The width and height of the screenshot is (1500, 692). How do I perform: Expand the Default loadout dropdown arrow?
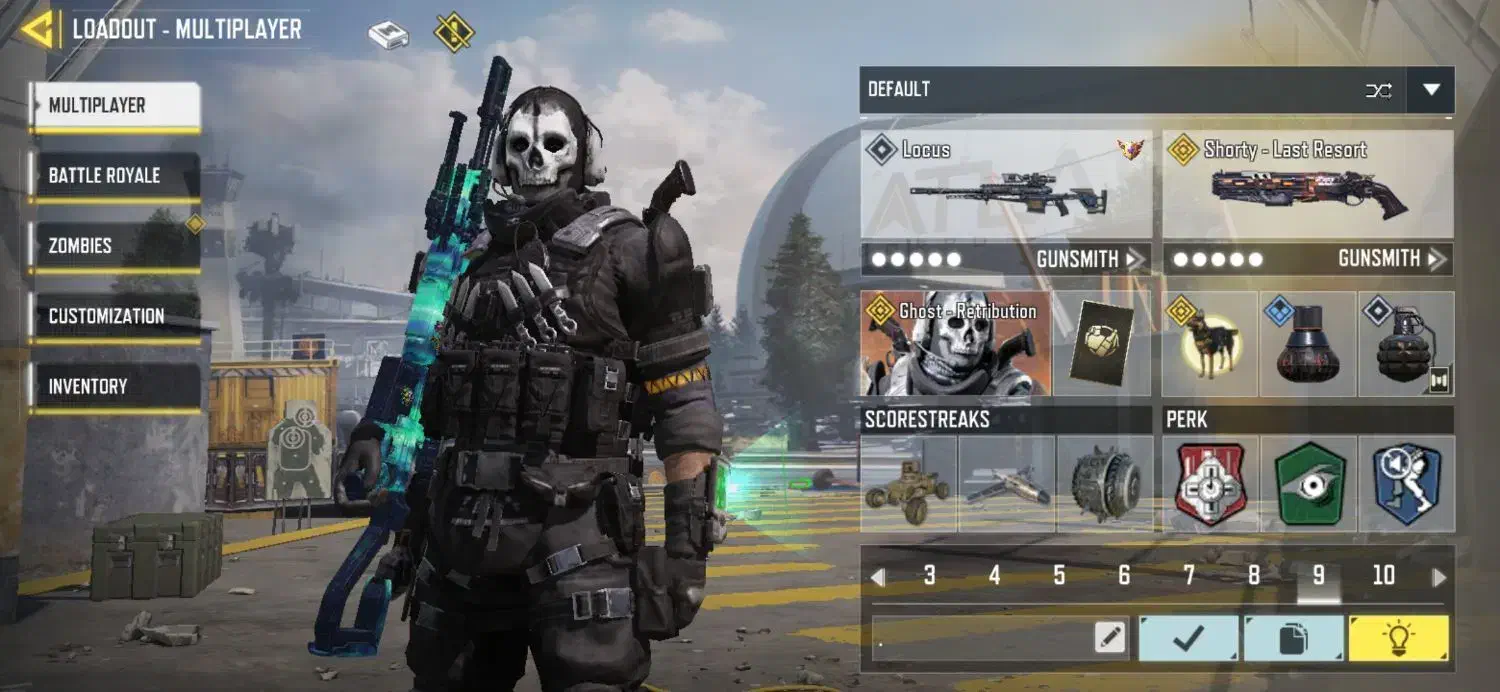[1430, 90]
